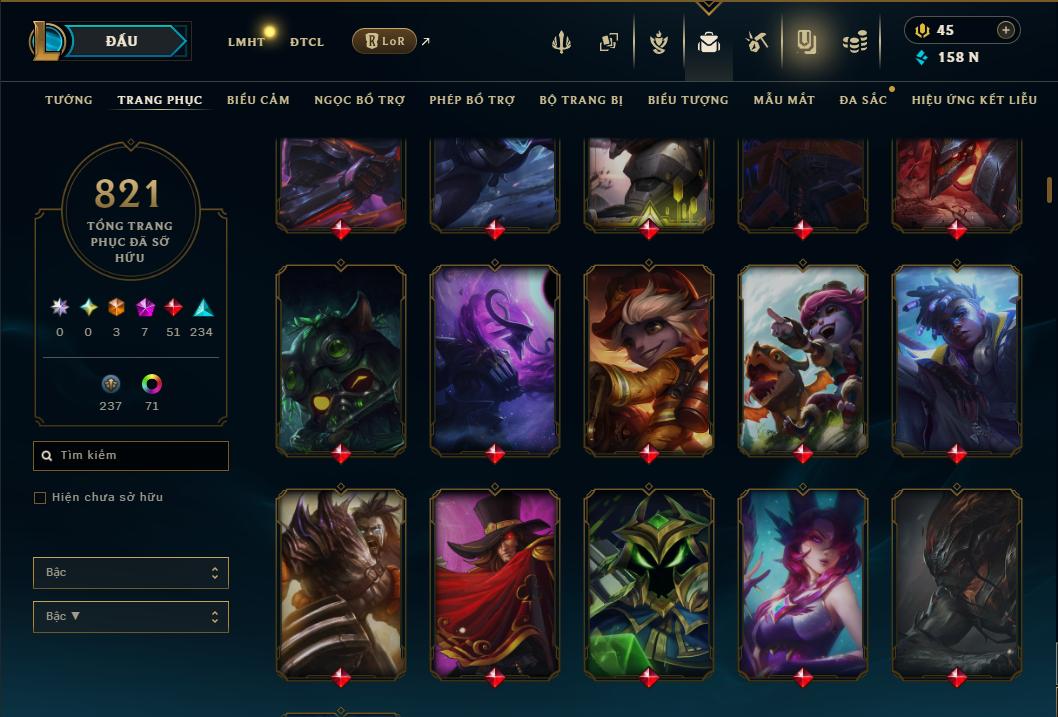Choose the green-hooded dark mage skin card
Image resolution: width=1058 pixels, height=717 pixels.
pyautogui.click(x=649, y=585)
